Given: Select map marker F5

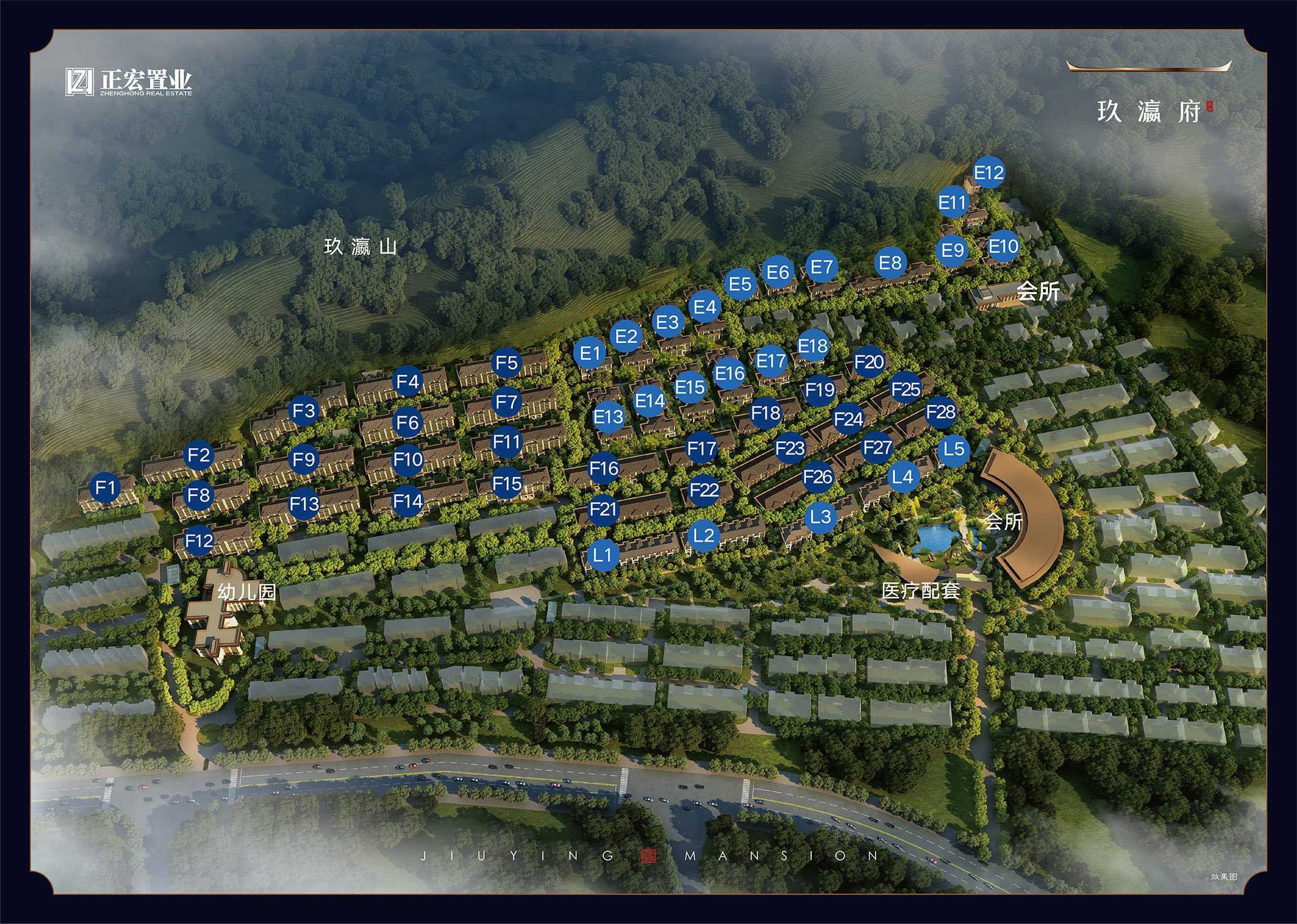Looking at the screenshot, I should [x=507, y=362].
